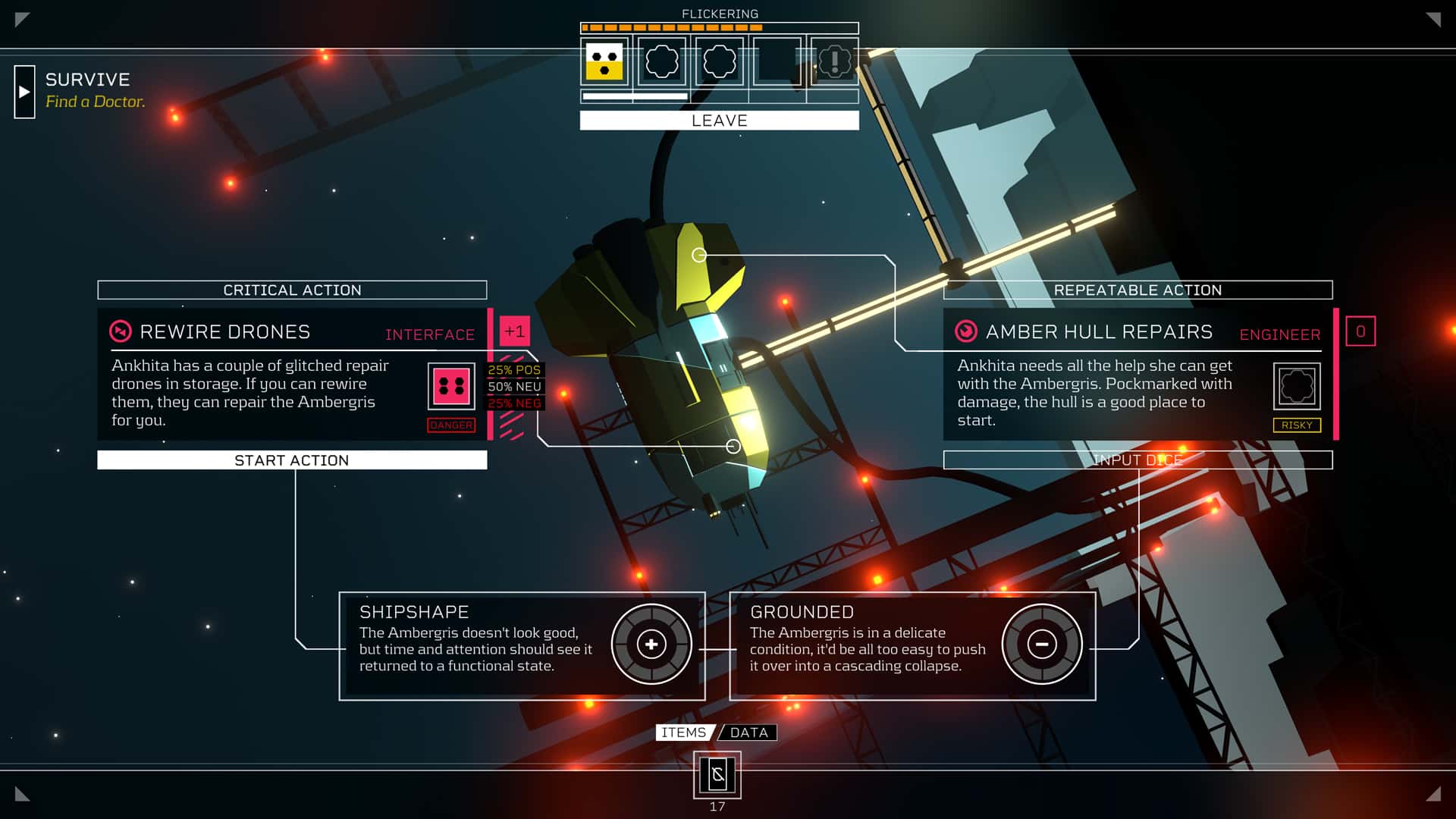Select an empty cog dice slot in the tray

661,63
